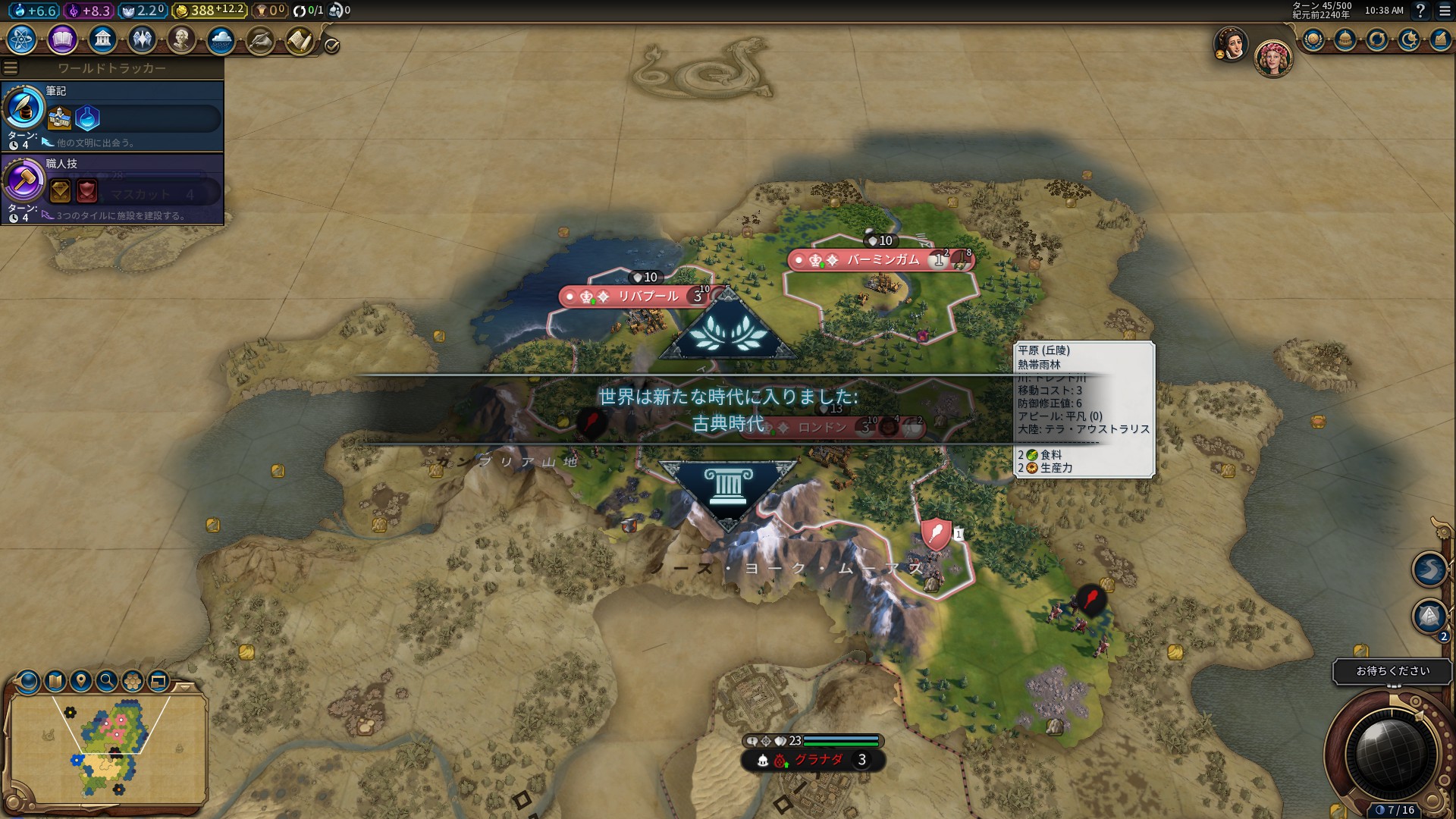Toggle the ワールドトラッカー list menu button
1456x819 pixels.
click(11, 68)
